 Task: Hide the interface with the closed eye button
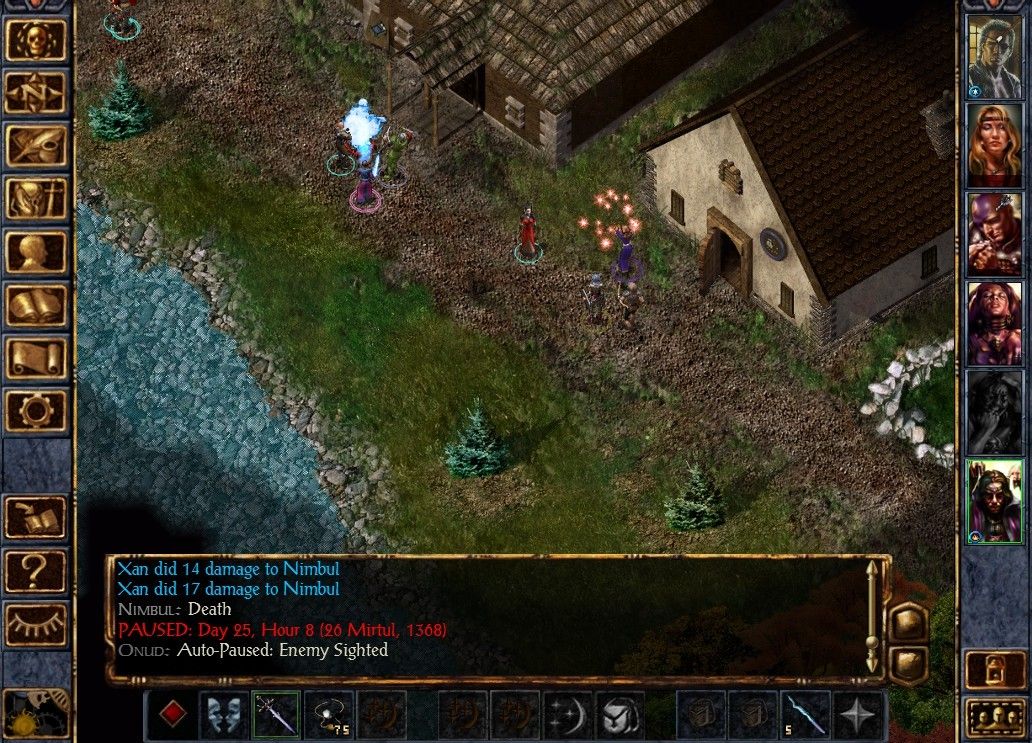[x=36, y=624]
